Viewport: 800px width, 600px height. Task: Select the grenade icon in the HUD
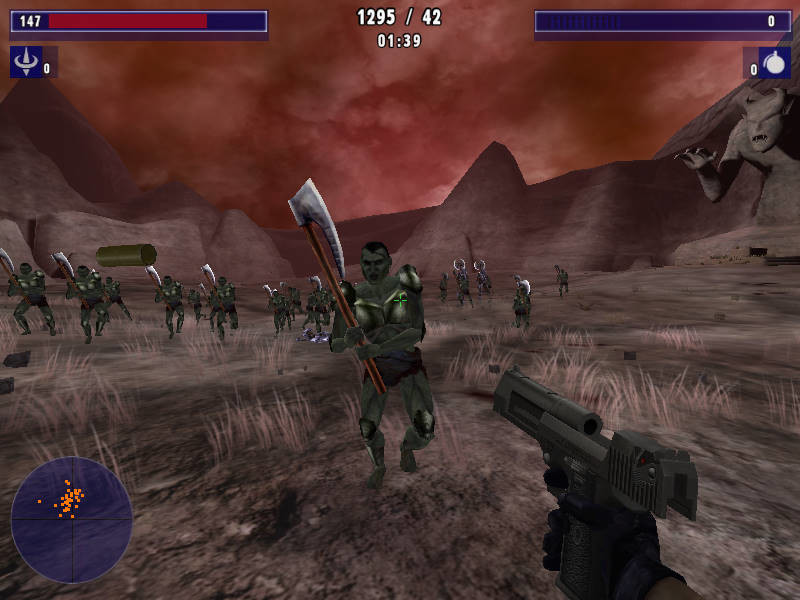[x=775, y=63]
